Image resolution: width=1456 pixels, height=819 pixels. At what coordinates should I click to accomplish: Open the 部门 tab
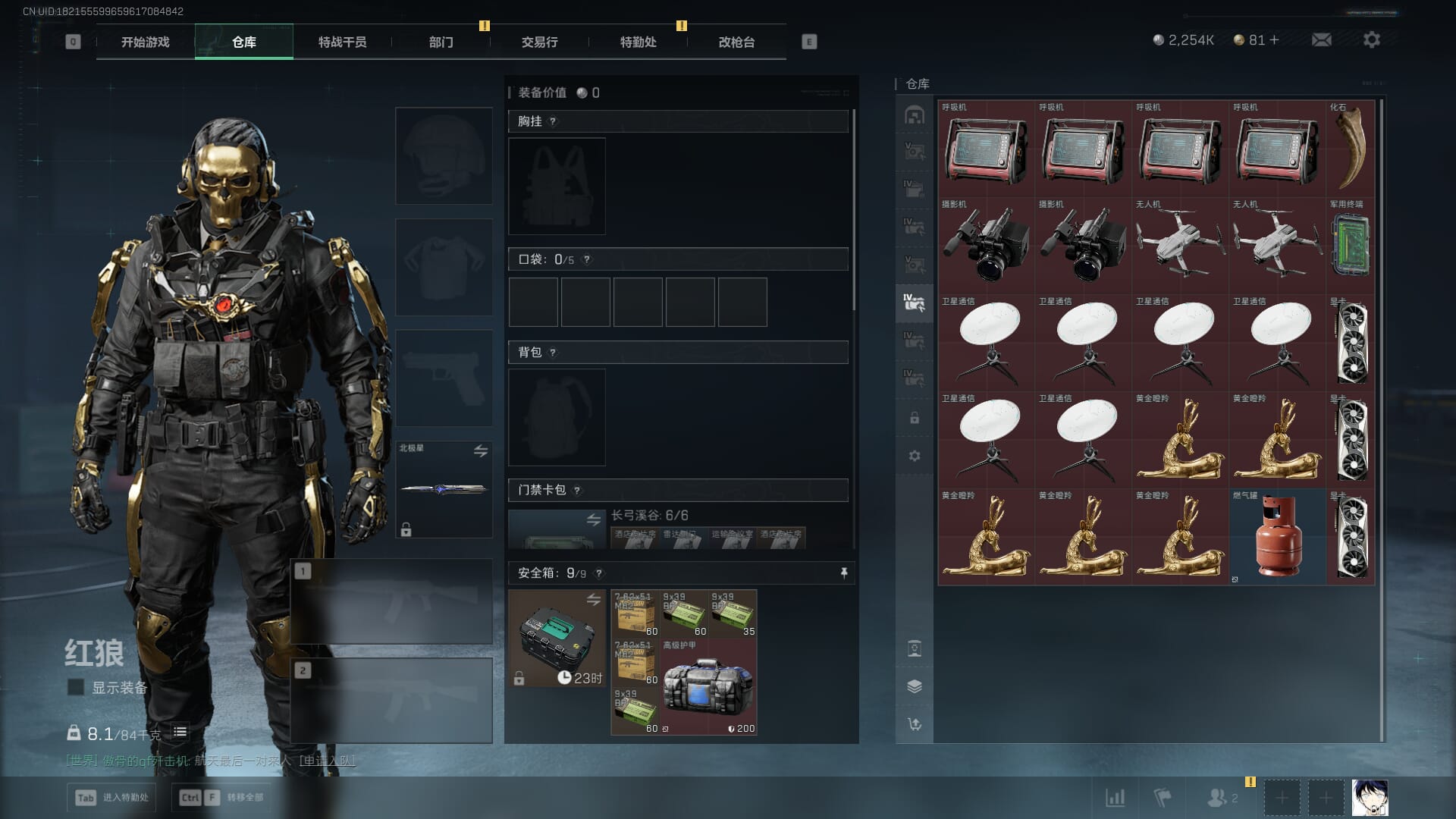click(441, 42)
